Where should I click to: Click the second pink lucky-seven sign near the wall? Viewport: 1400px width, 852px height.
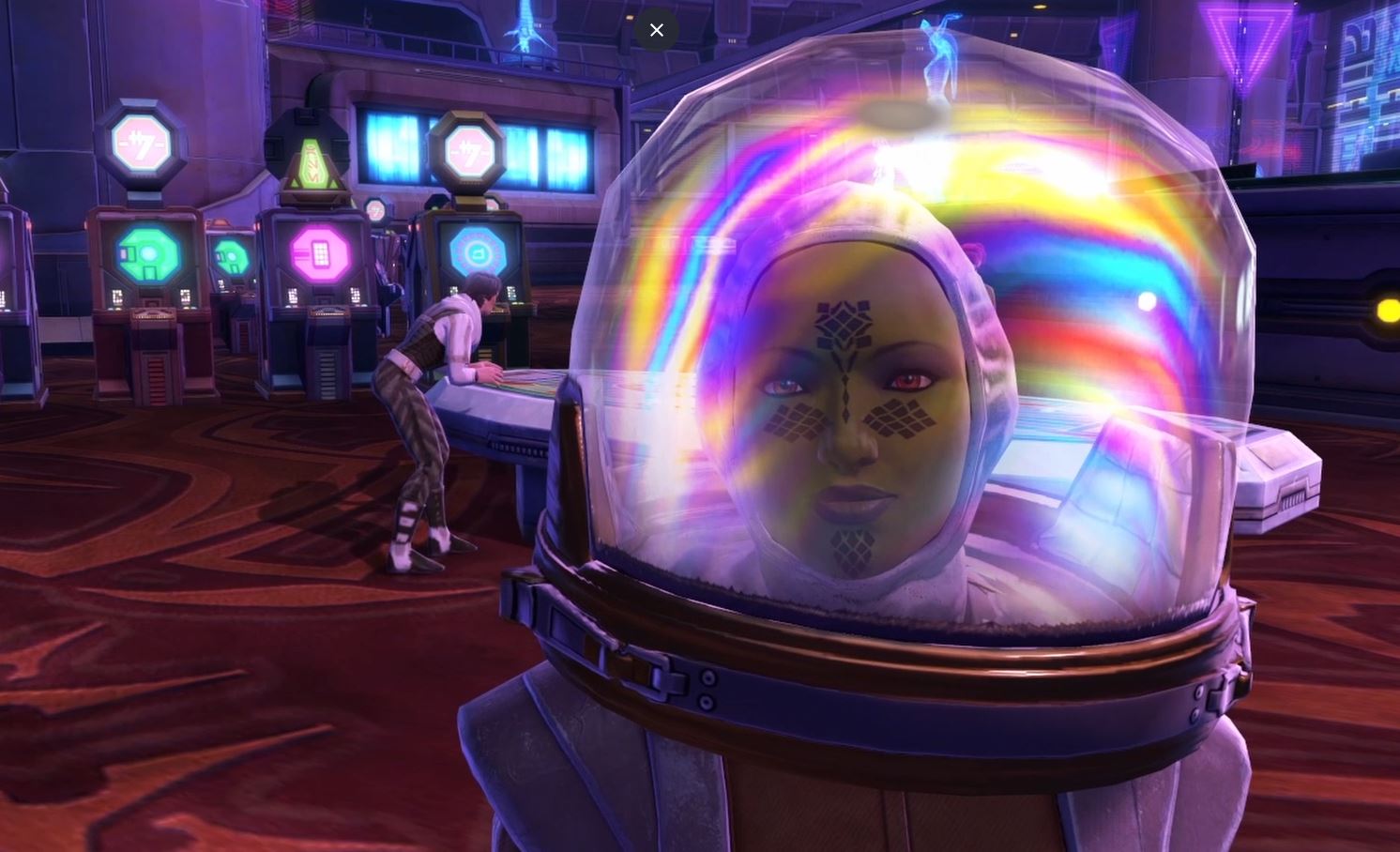[471, 148]
